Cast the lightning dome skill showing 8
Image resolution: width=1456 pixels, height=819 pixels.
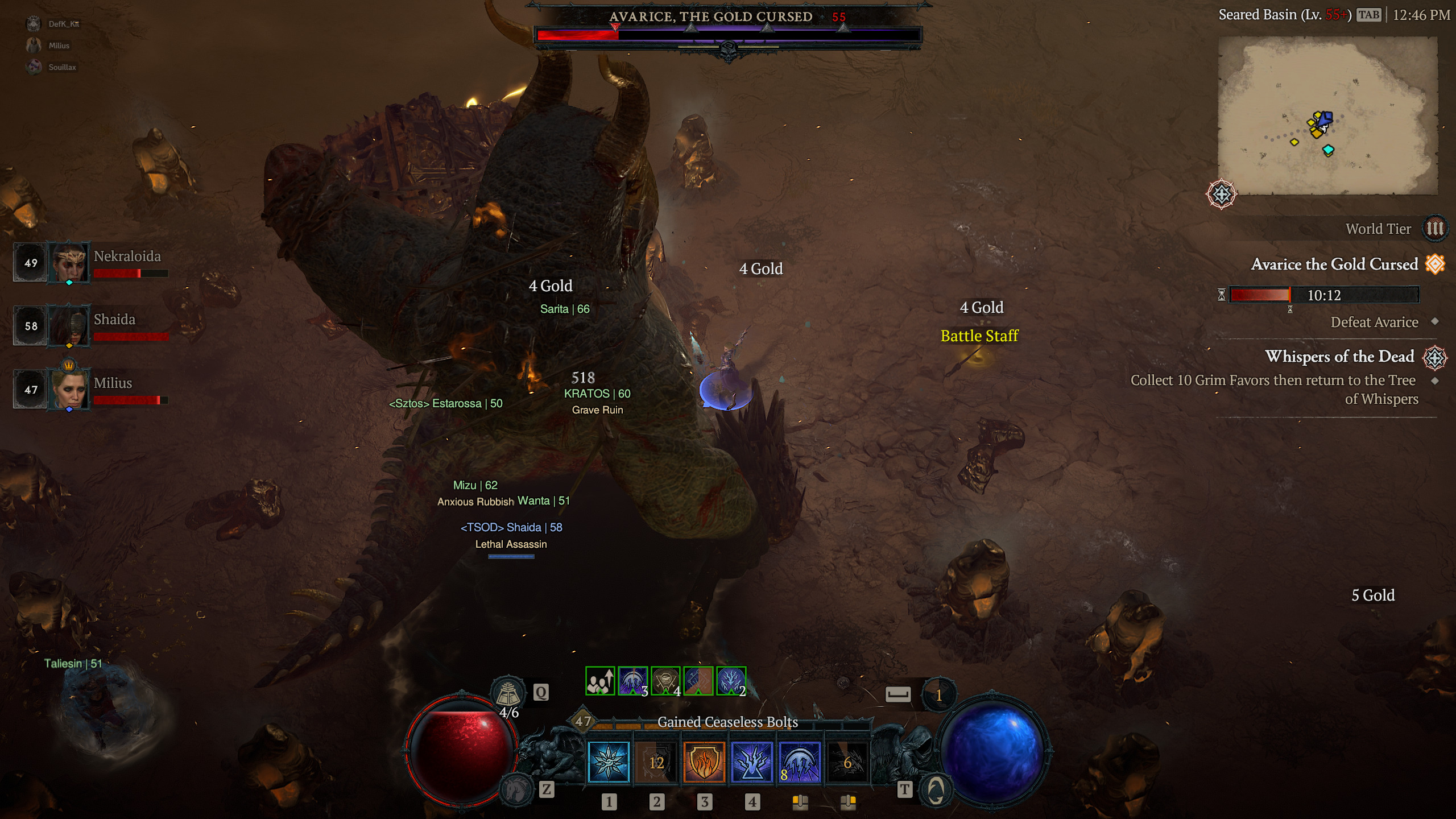coord(800,762)
